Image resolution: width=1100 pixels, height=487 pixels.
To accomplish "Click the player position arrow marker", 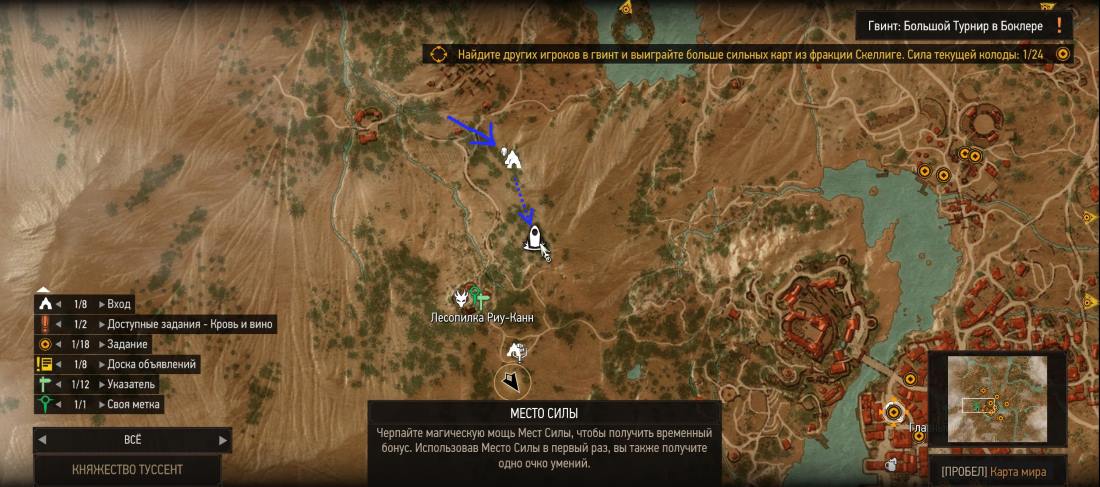I will point(512,381).
